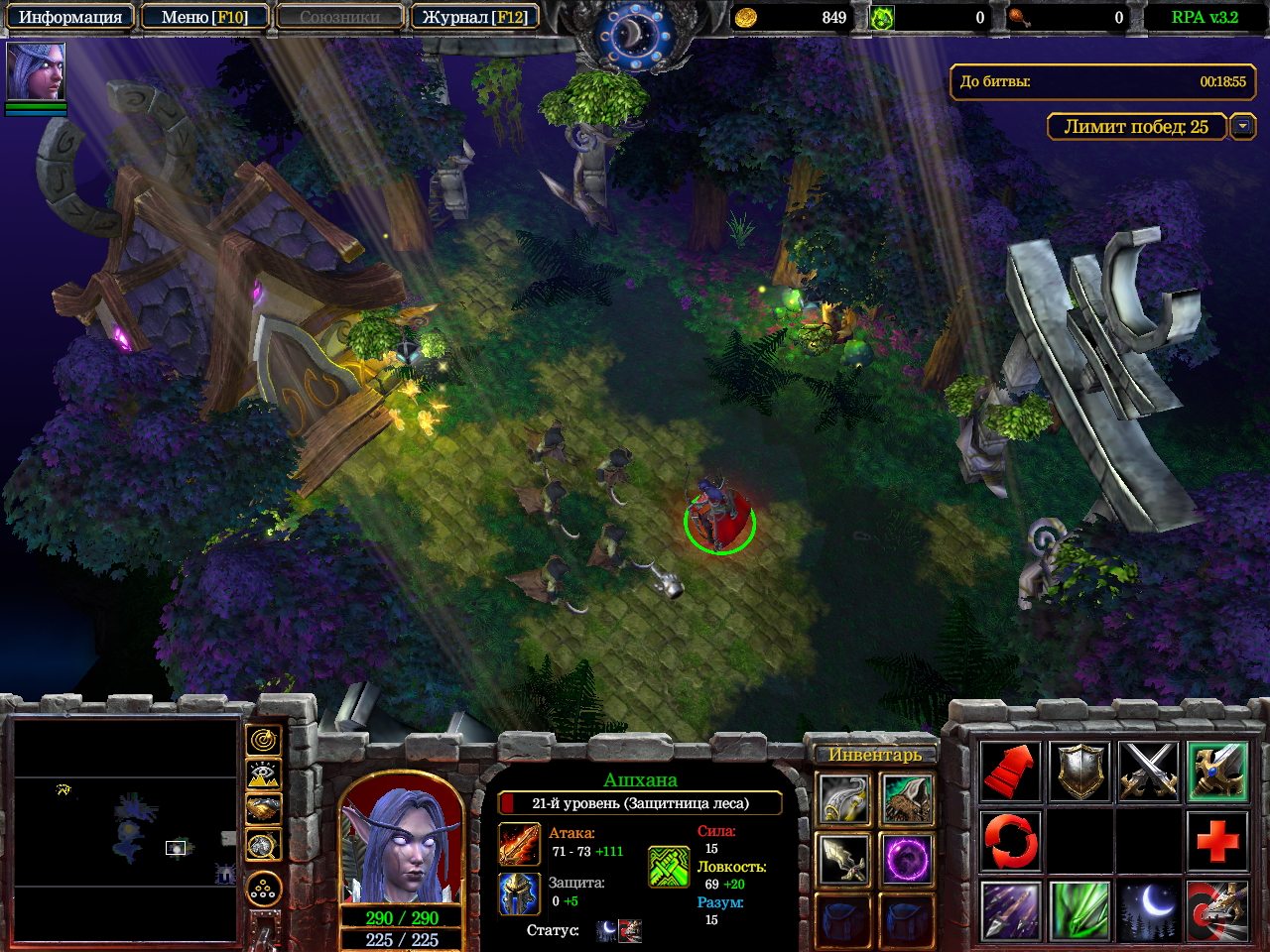The image size is (1270, 952).
Task: Select the curved horn inventory item
Action: pos(843,799)
